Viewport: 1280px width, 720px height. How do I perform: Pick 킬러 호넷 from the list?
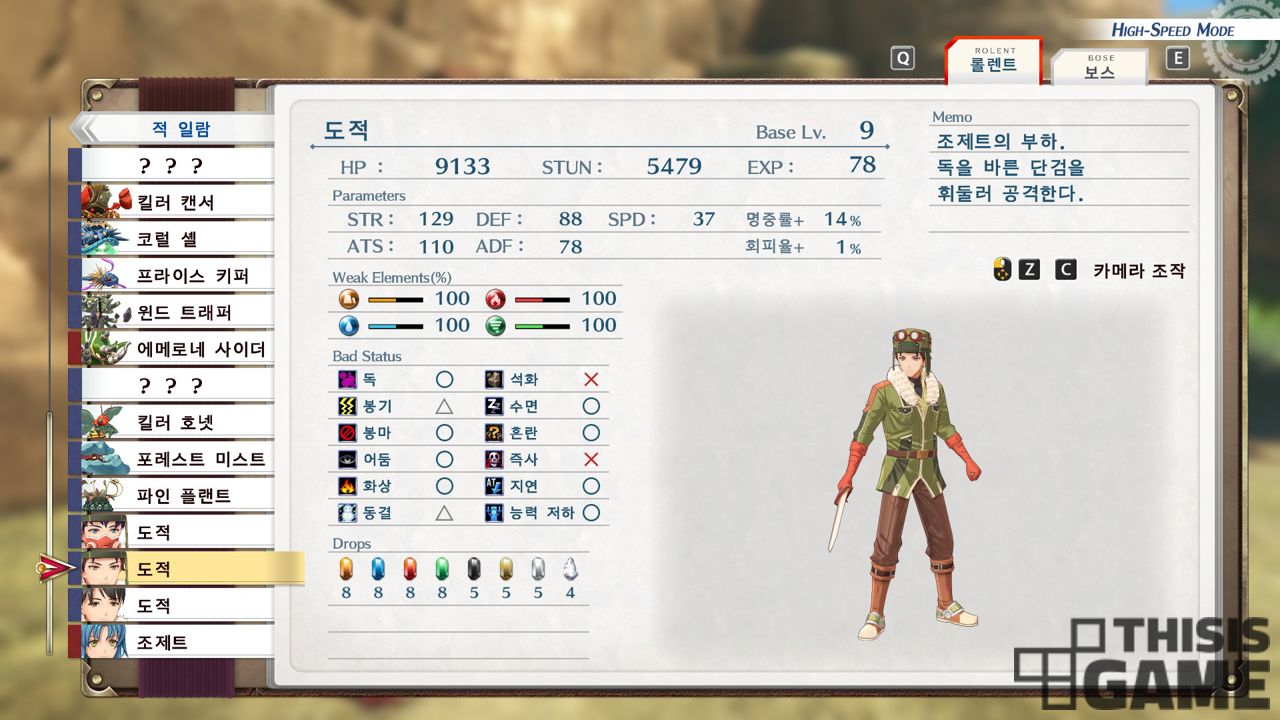[175, 422]
